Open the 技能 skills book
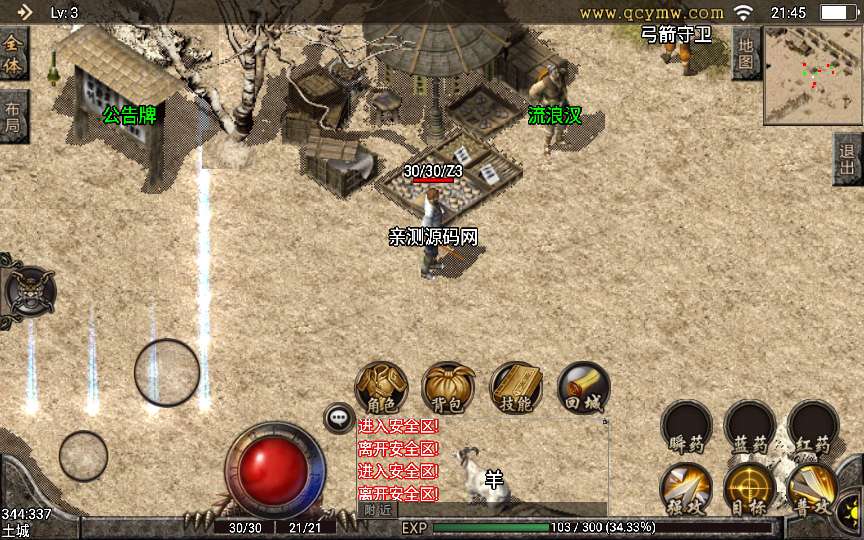 pyautogui.click(x=516, y=388)
